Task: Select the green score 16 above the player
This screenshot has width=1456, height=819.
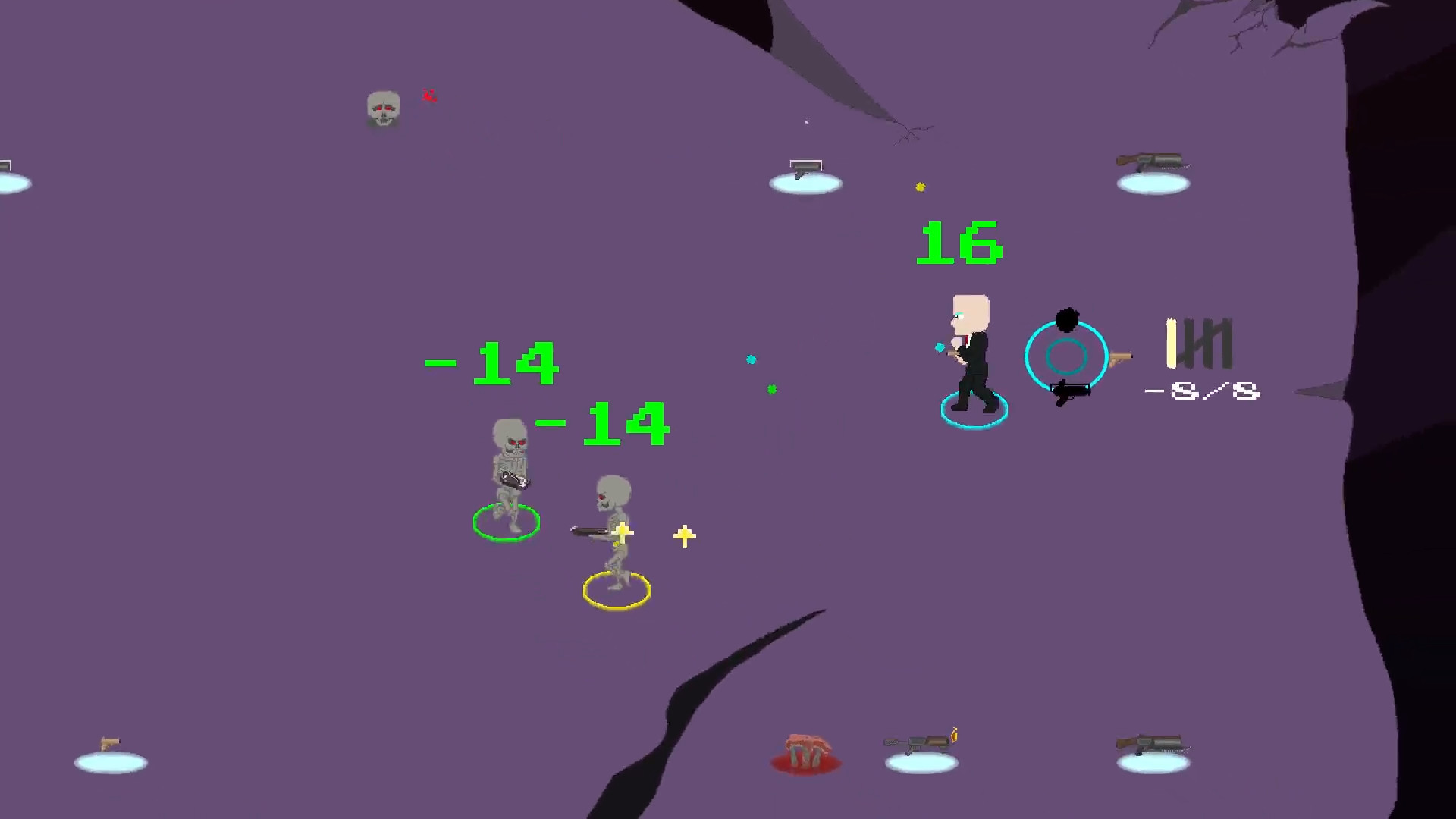Action: 958,243
